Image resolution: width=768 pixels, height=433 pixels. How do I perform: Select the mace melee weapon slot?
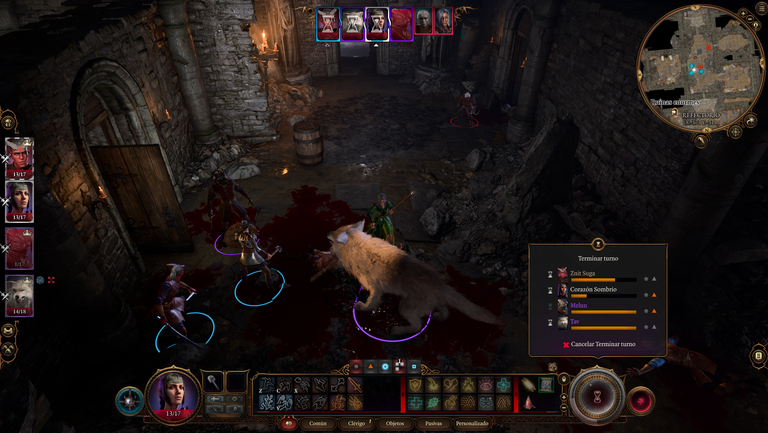[x=213, y=381]
